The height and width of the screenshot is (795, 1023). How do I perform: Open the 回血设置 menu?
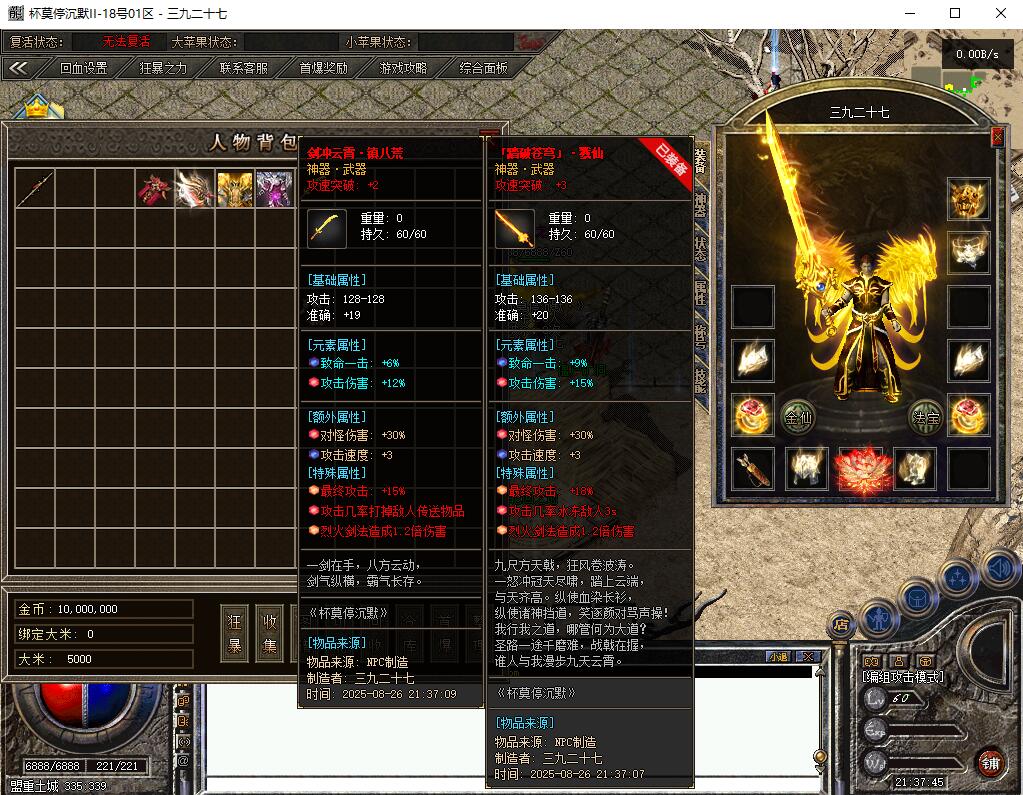pos(83,68)
